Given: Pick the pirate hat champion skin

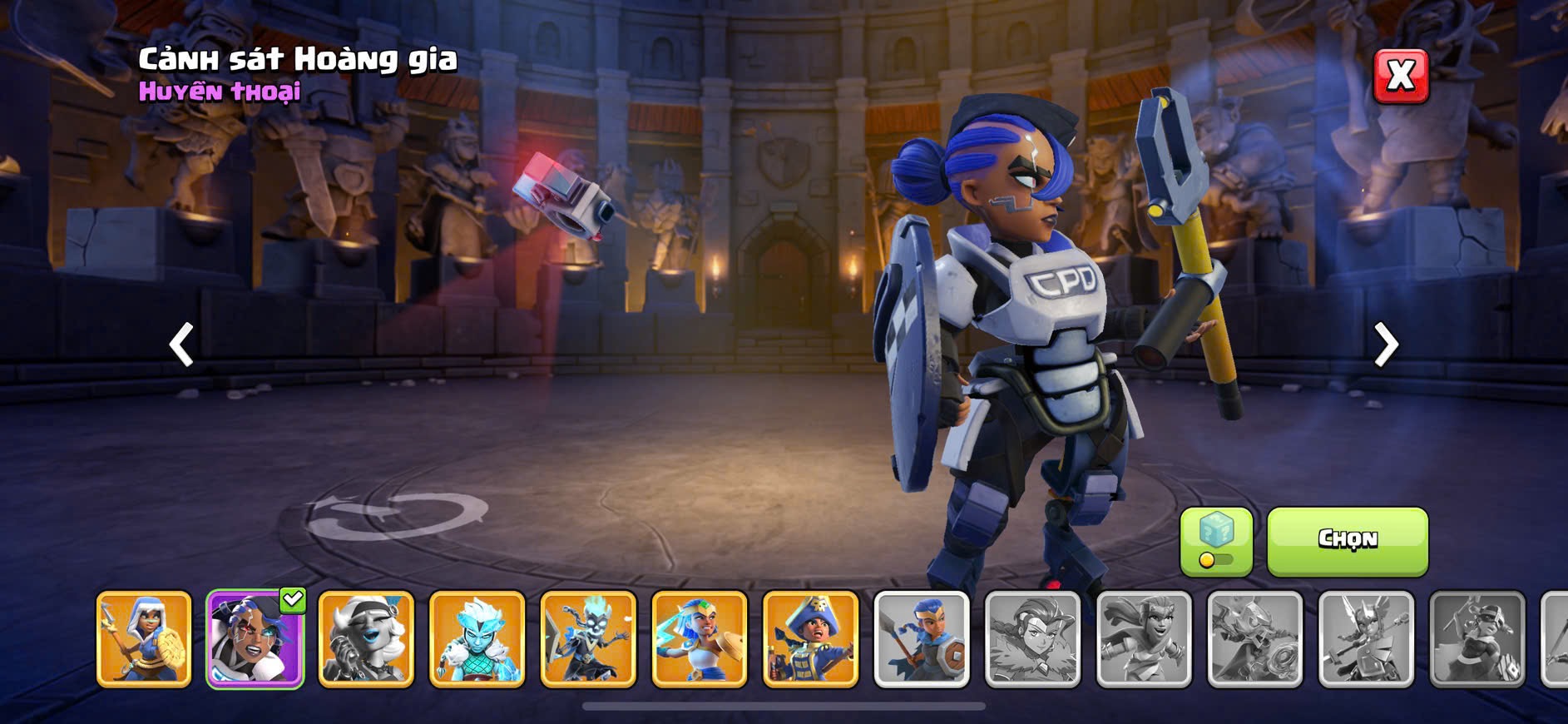Looking at the screenshot, I should point(810,639).
